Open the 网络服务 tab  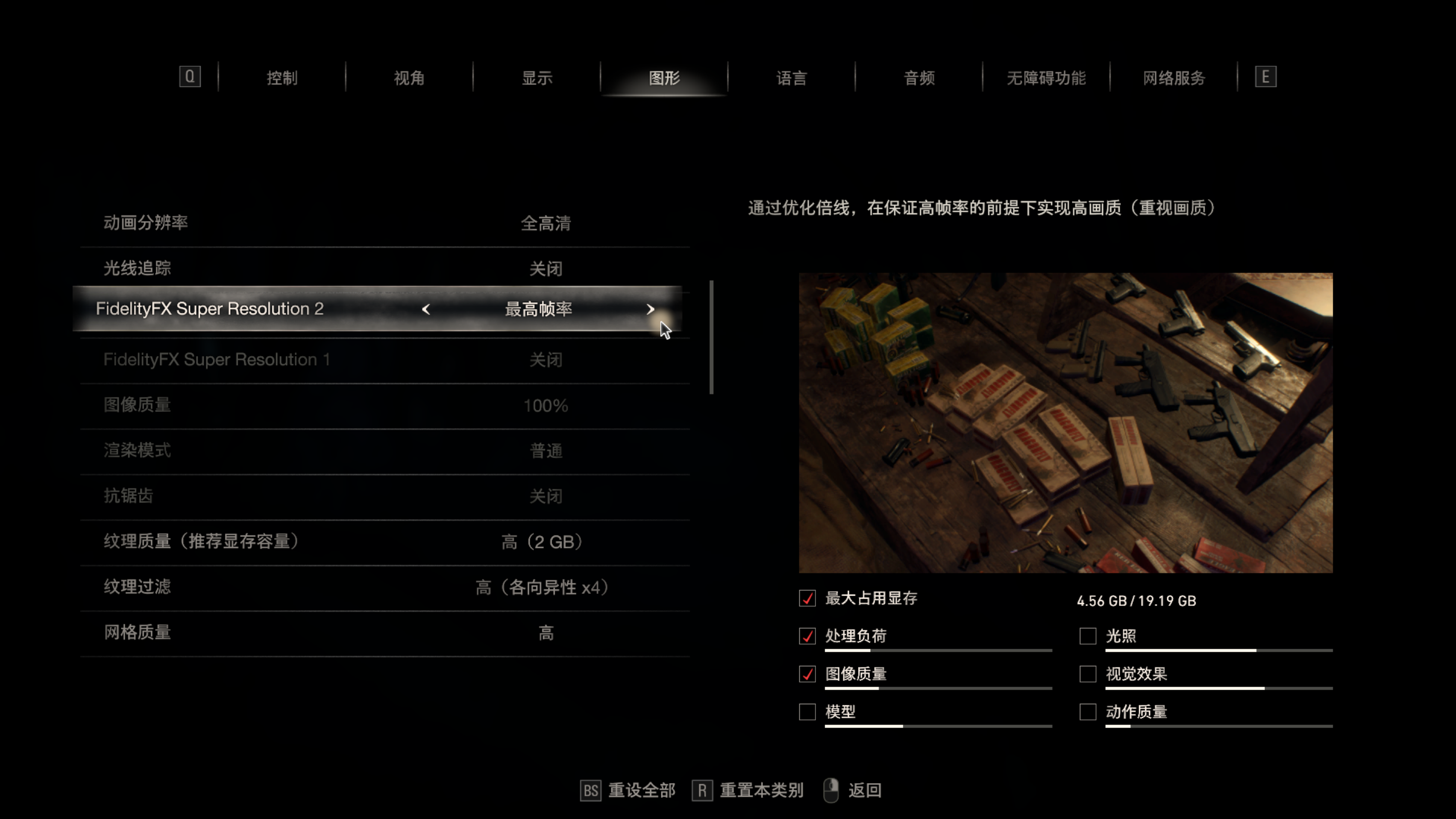point(1174,77)
